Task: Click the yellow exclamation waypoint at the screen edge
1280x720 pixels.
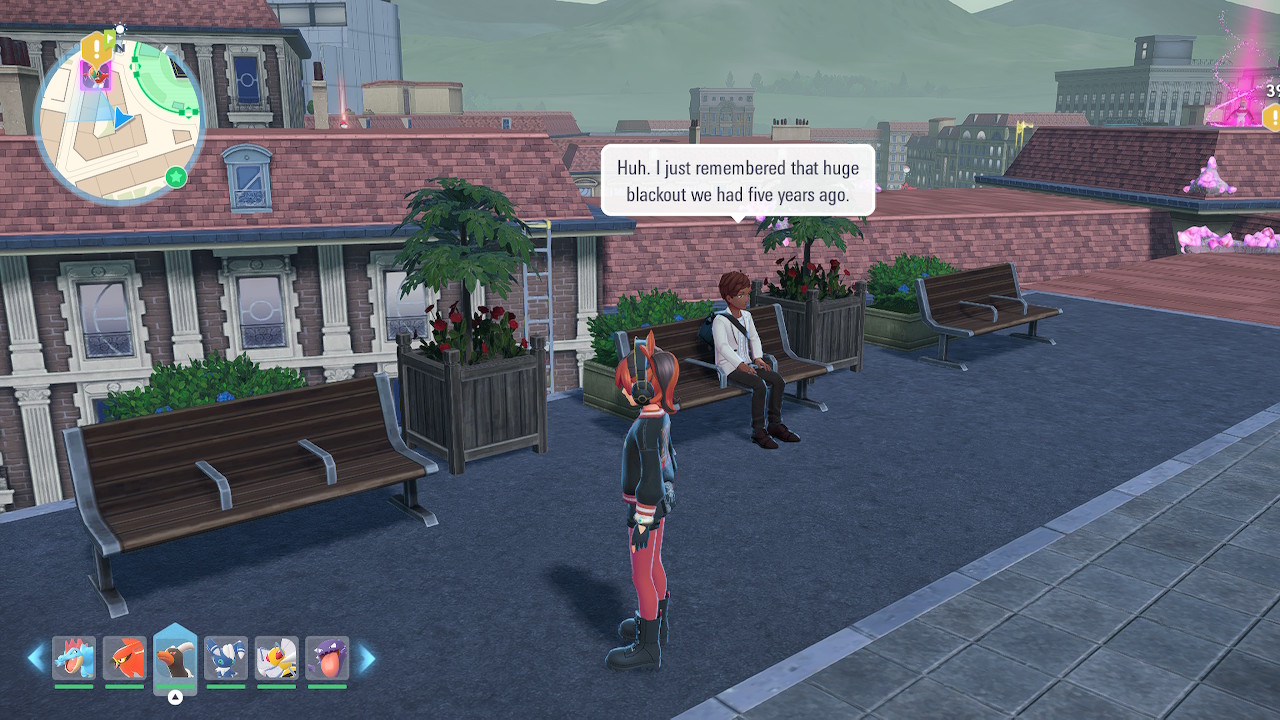Action: click(1272, 119)
